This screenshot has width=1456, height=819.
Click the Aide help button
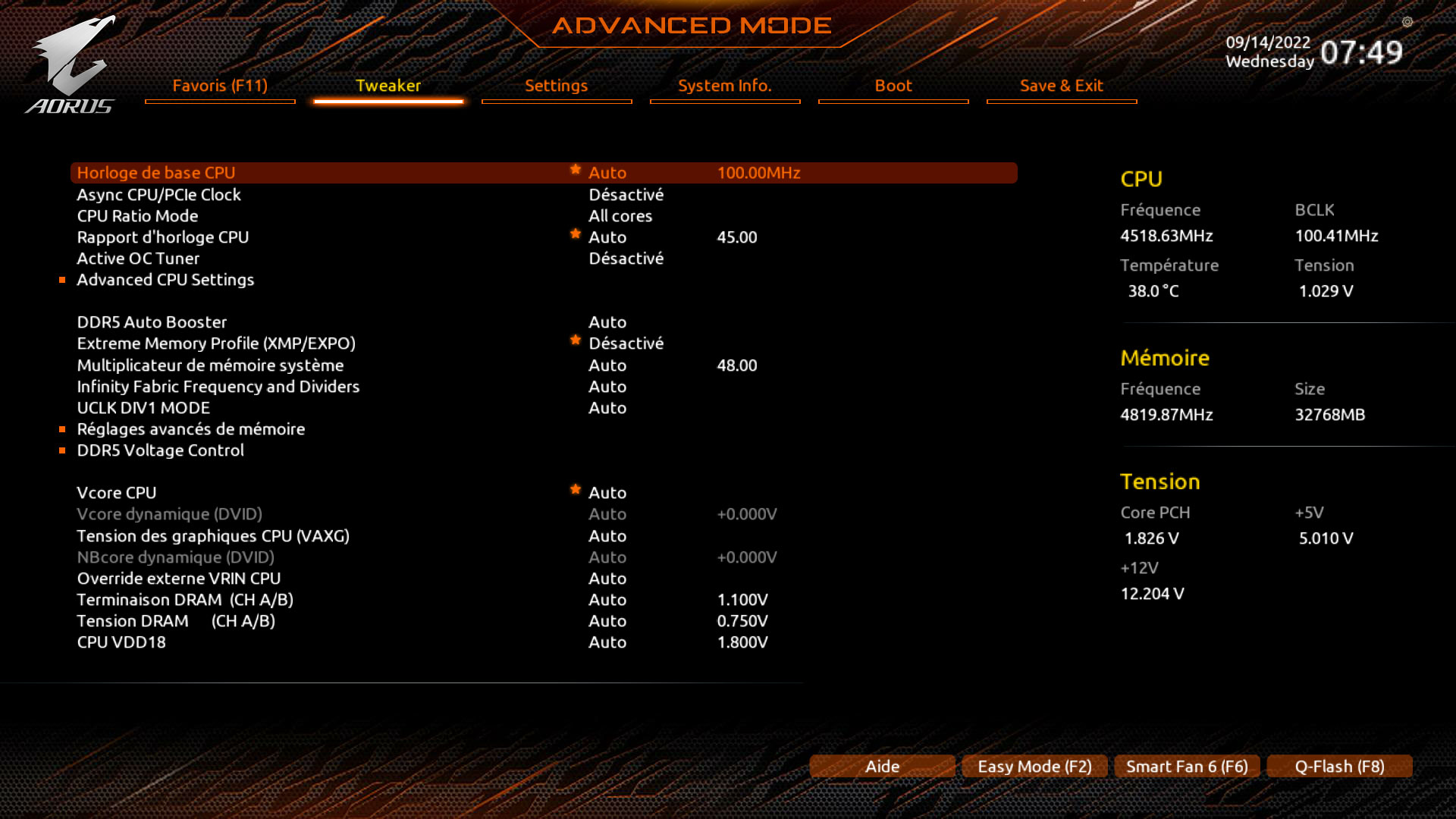pyautogui.click(x=882, y=767)
